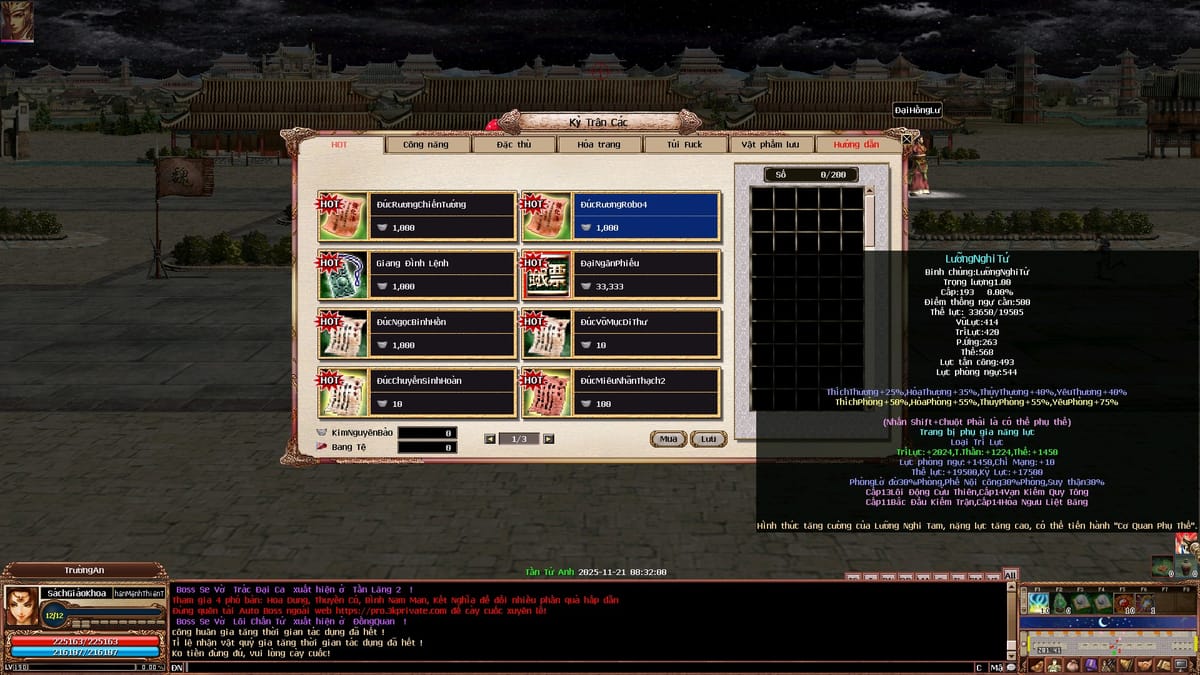Image resolution: width=1200 pixels, height=675 pixels.
Task: Select the ĐúcMiêuNhãnThạch2 item
Action: (621, 393)
